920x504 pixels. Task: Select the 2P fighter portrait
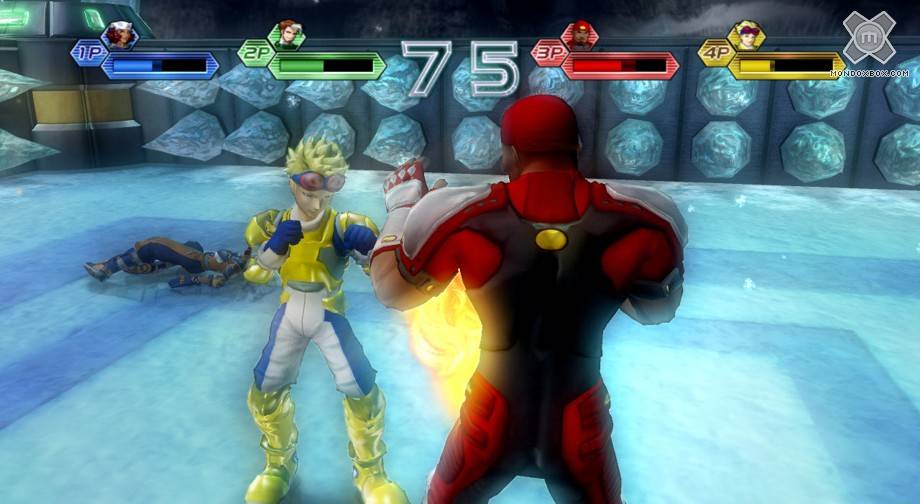(287, 35)
